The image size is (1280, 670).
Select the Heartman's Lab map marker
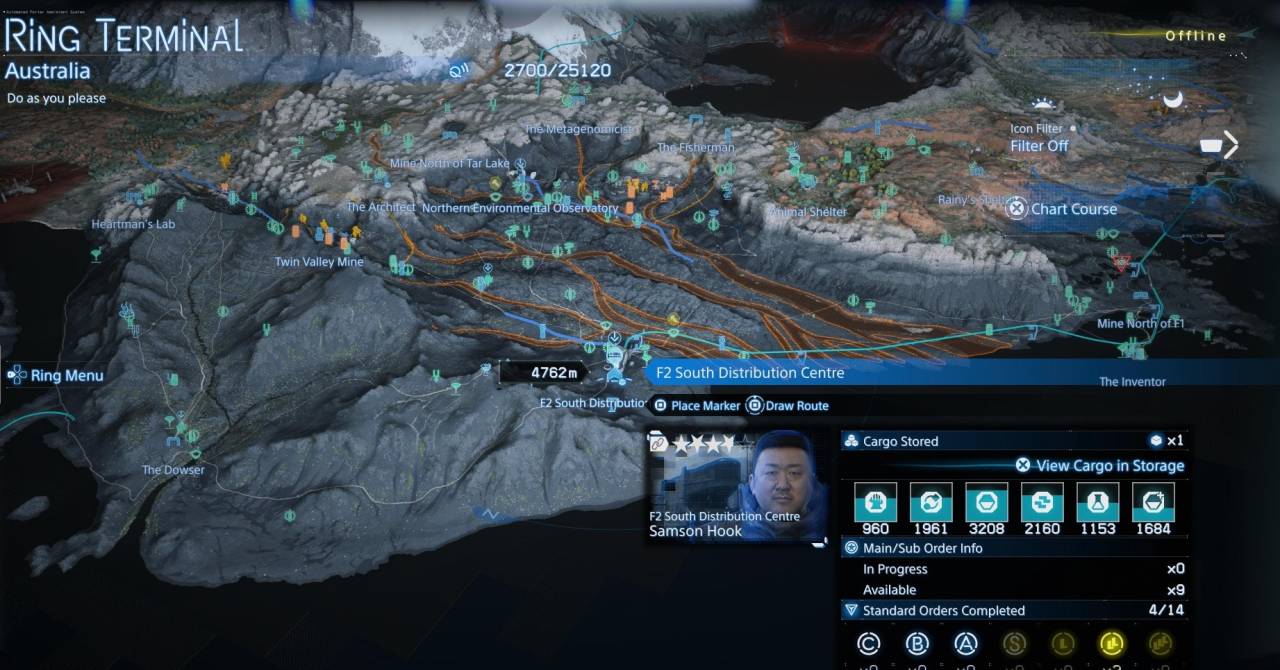click(133, 224)
